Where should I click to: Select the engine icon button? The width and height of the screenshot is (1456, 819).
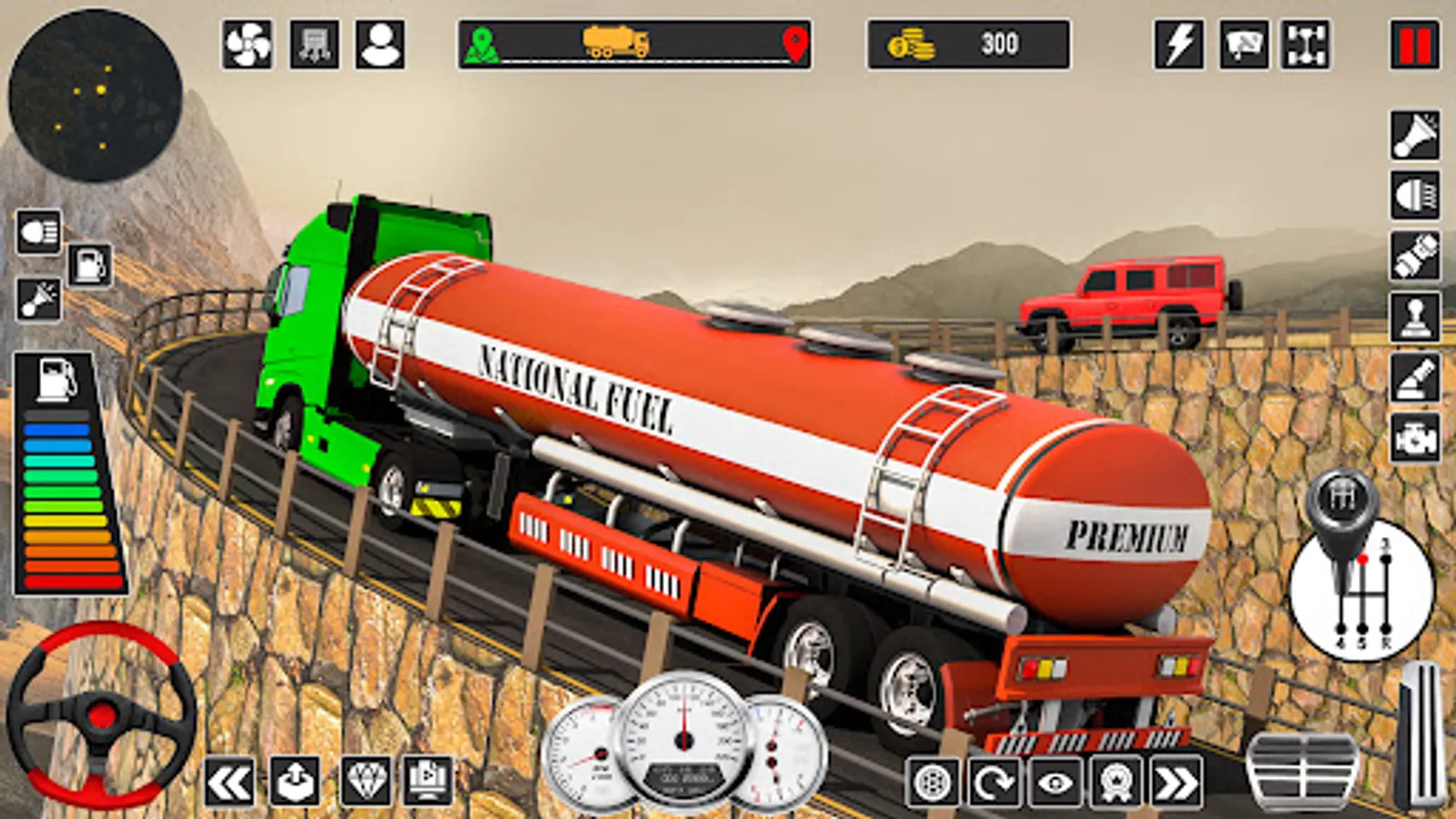pyautogui.click(x=1415, y=438)
